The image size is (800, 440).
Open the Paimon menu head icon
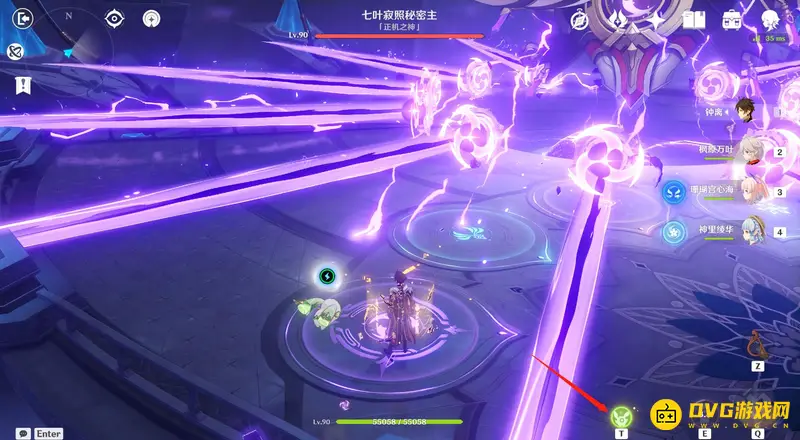(771, 19)
